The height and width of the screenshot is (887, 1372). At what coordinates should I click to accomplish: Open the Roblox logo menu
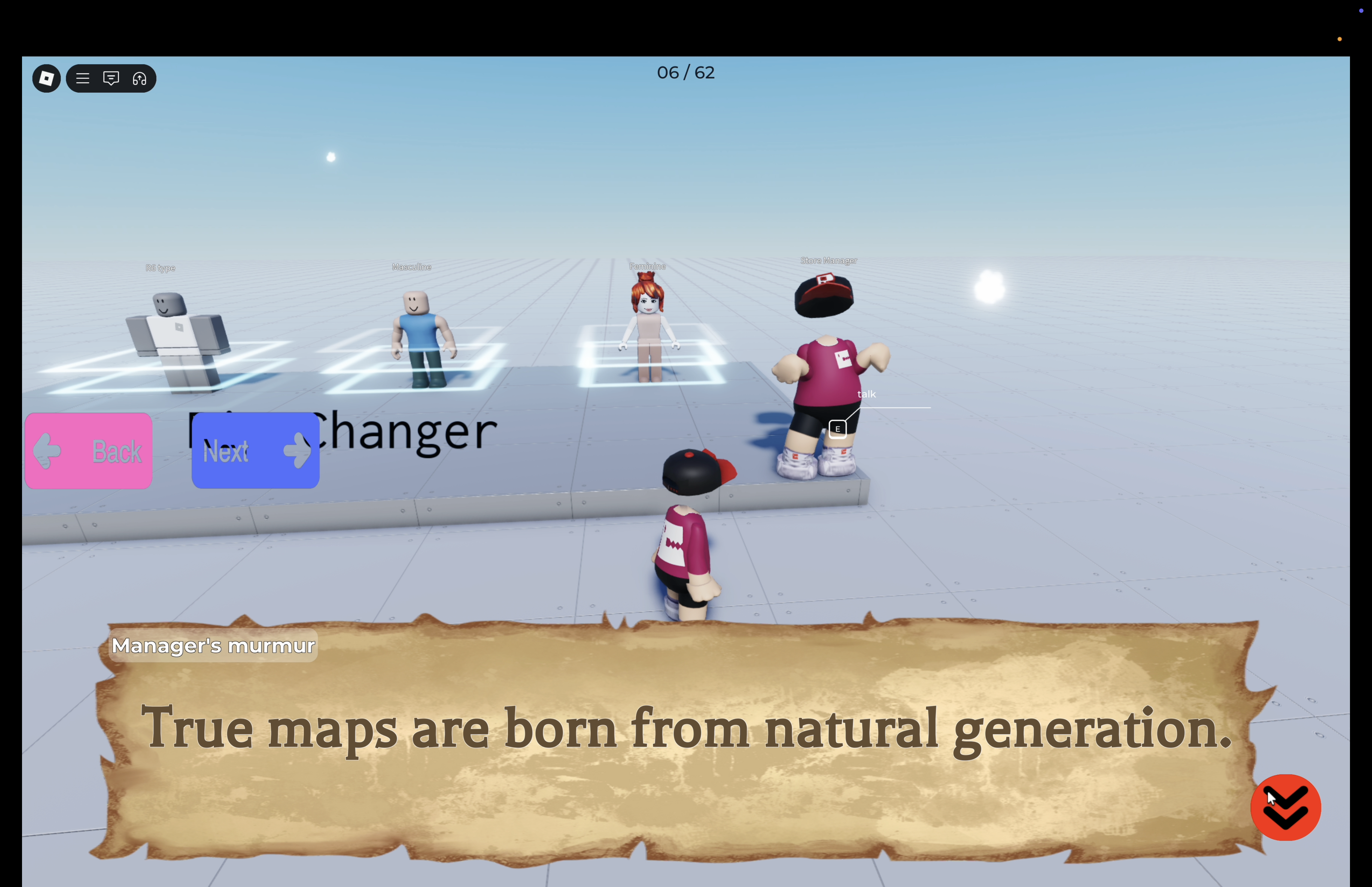pyautogui.click(x=46, y=78)
